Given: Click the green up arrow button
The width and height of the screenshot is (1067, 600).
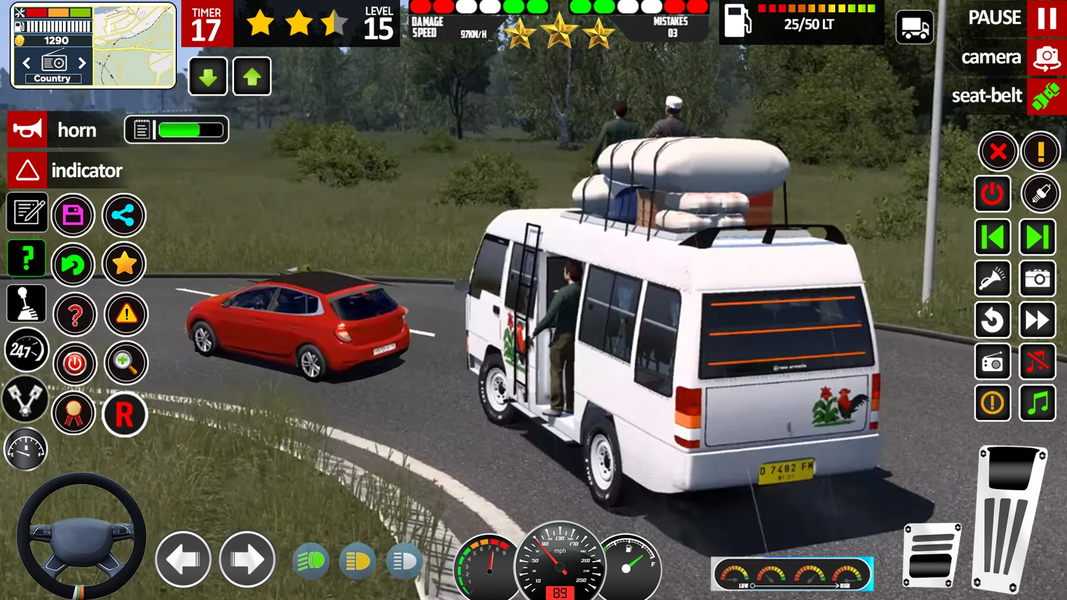Looking at the screenshot, I should pyautogui.click(x=252, y=77).
